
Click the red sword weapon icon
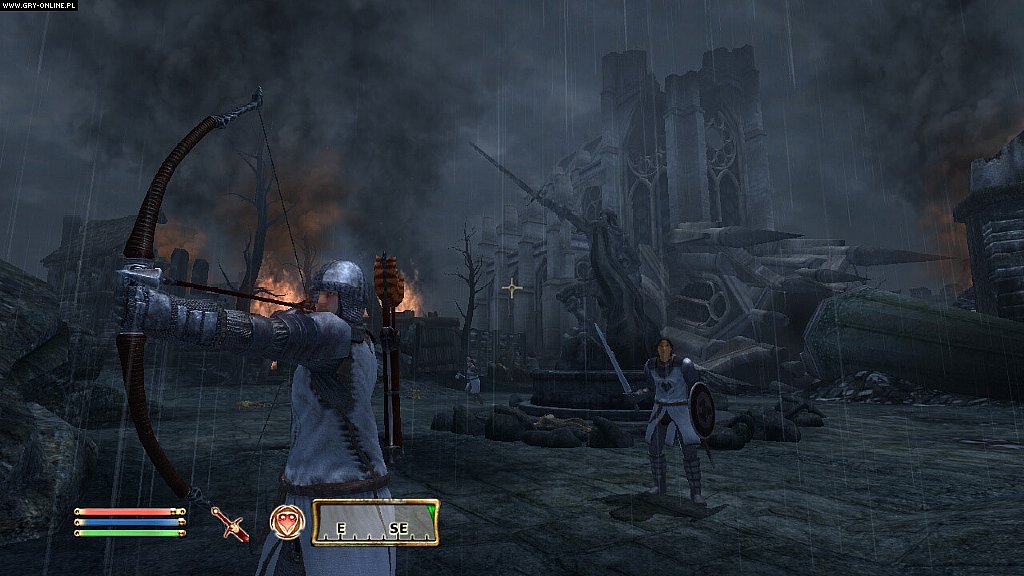[231, 523]
